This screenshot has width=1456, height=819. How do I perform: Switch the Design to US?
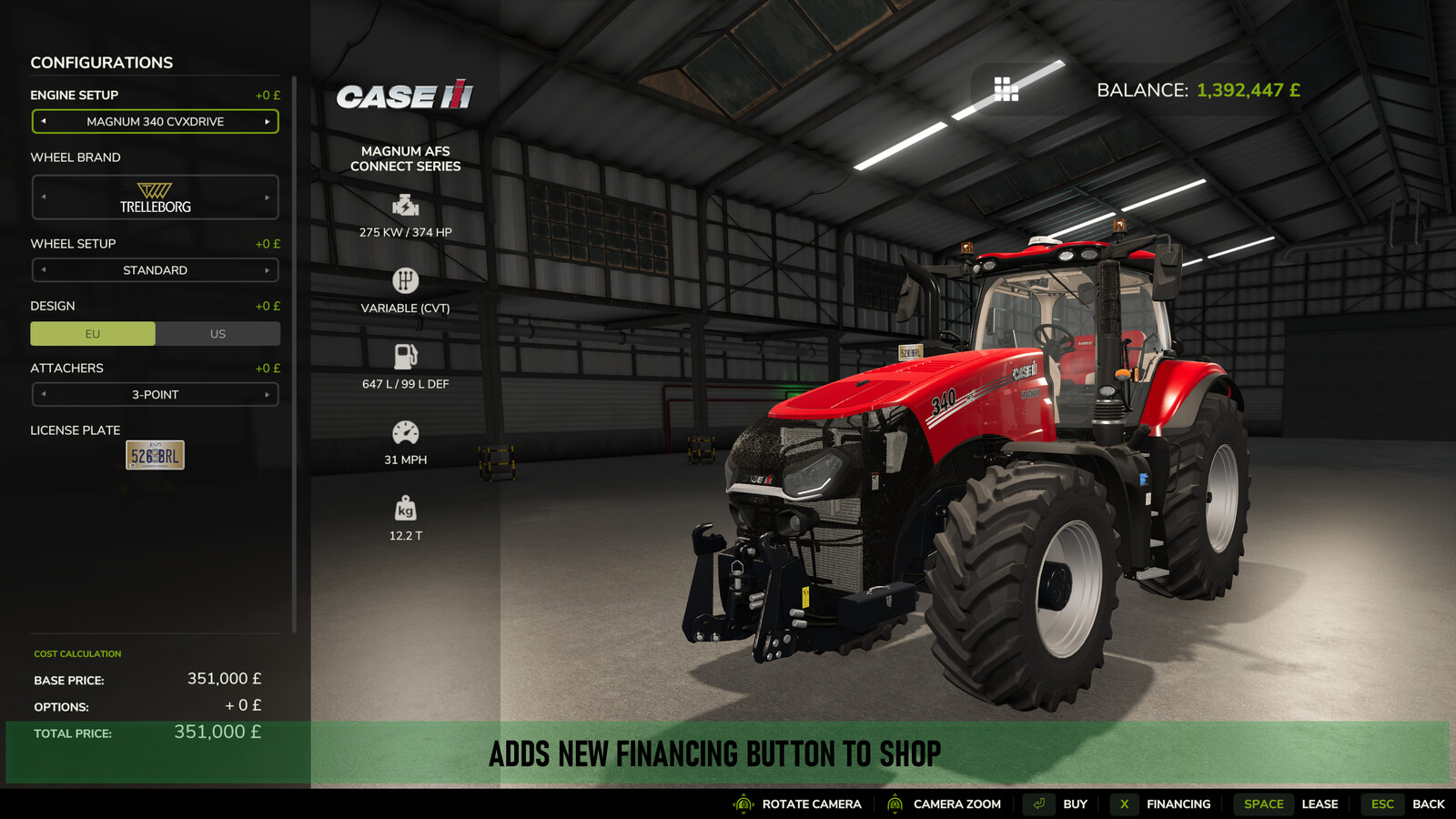tap(217, 333)
